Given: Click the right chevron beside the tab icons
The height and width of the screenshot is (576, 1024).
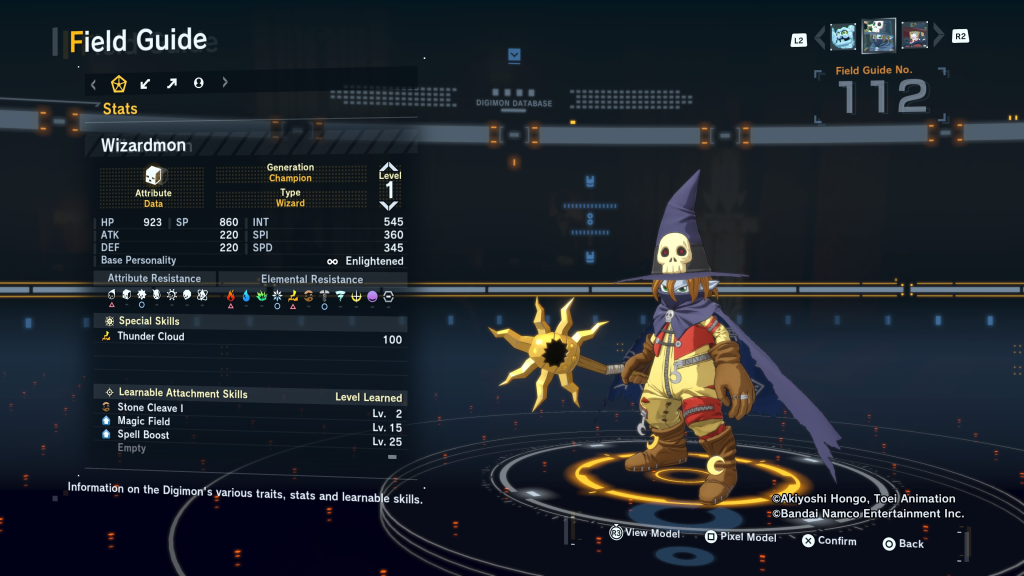Looking at the screenshot, I should [225, 84].
